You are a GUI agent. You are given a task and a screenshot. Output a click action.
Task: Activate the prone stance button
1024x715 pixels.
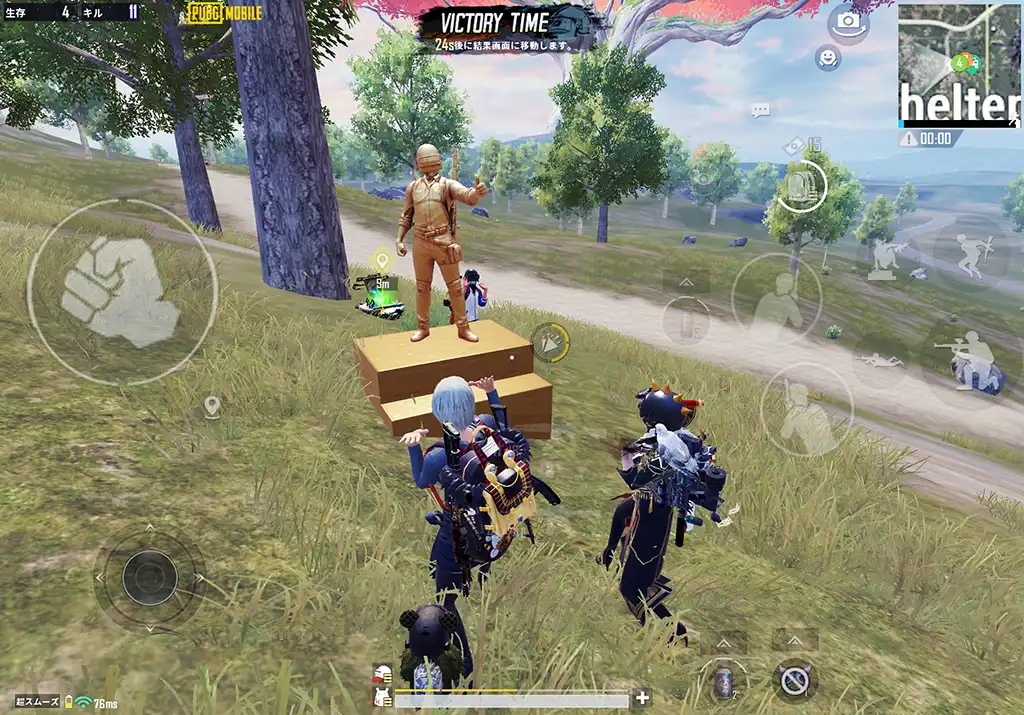click(881, 359)
